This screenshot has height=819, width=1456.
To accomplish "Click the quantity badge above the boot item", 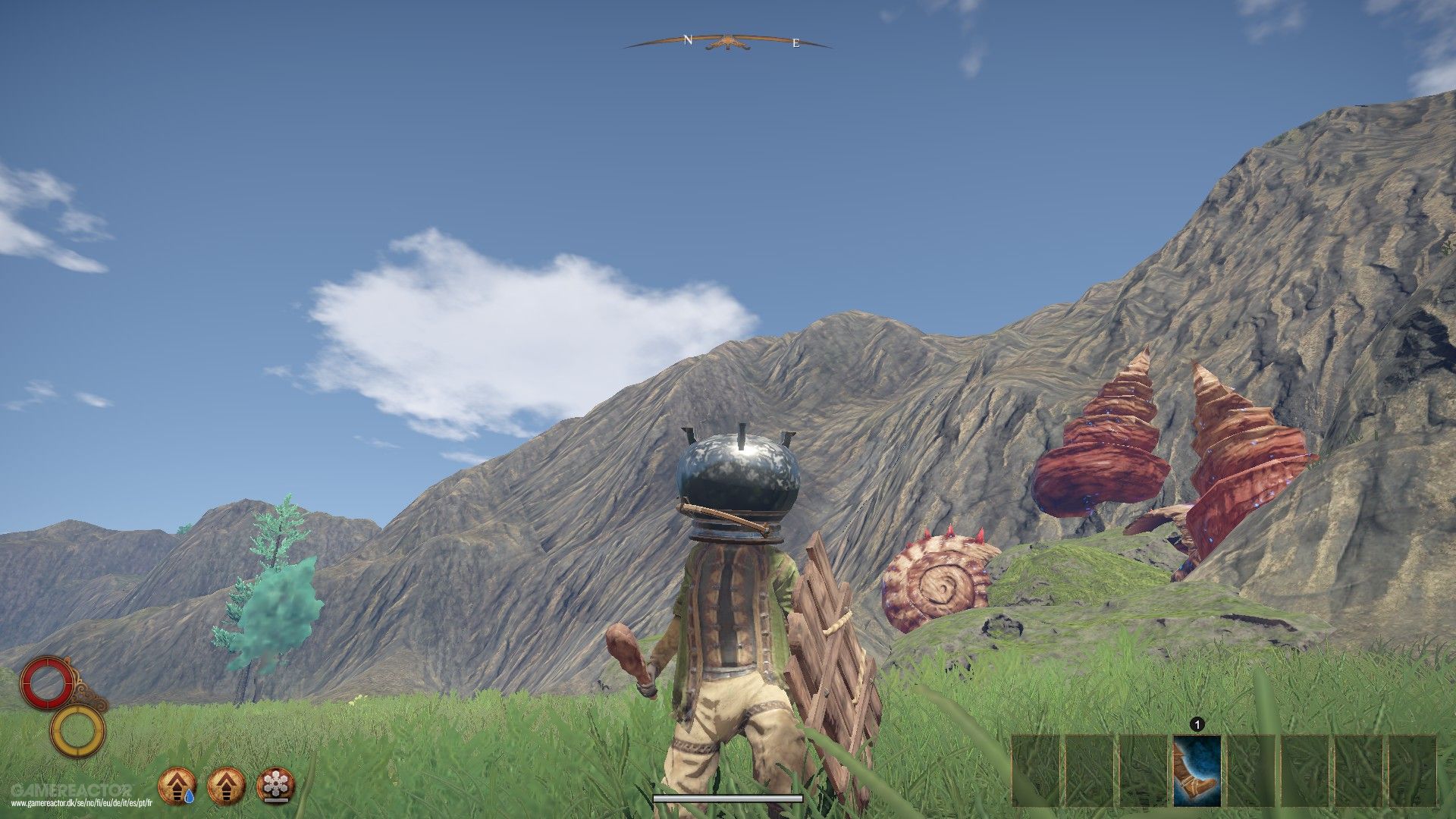I will click(x=1197, y=724).
